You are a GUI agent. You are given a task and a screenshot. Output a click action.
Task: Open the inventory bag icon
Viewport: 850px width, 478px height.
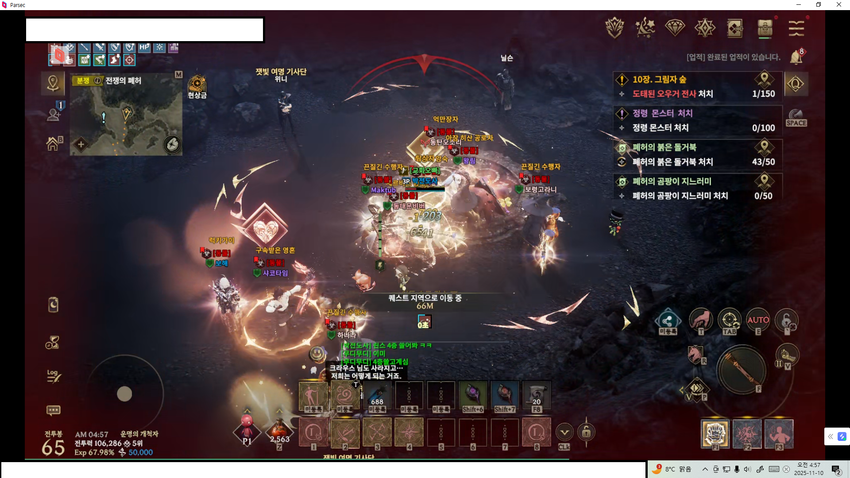pyautogui.click(x=765, y=28)
